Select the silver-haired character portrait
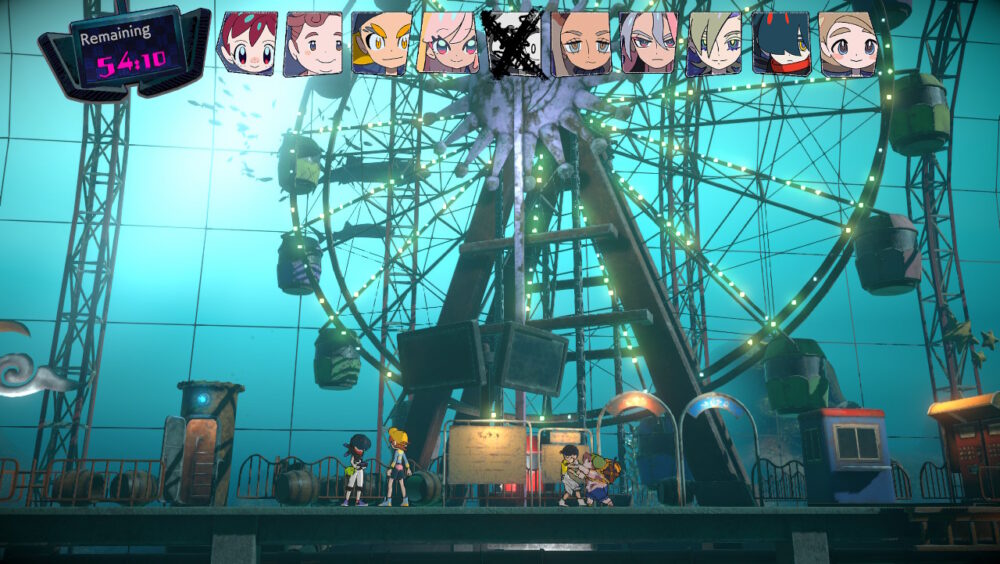This screenshot has width=1000, height=564. click(x=648, y=44)
